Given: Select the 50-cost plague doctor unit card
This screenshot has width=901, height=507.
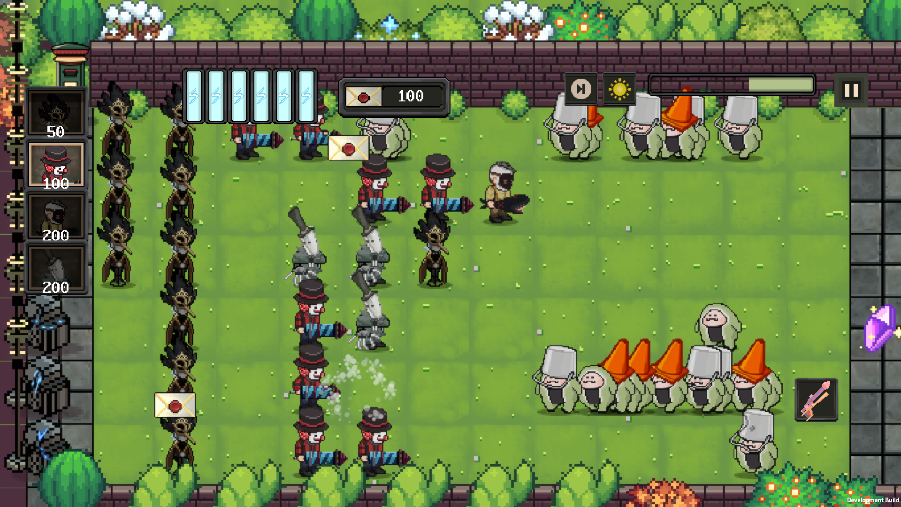Looking at the screenshot, I should (x=56, y=113).
